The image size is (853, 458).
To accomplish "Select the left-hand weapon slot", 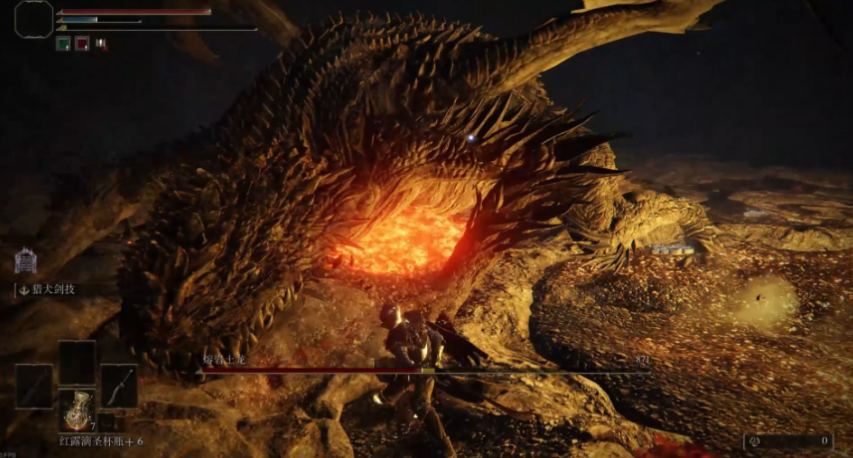I will click(34, 386).
